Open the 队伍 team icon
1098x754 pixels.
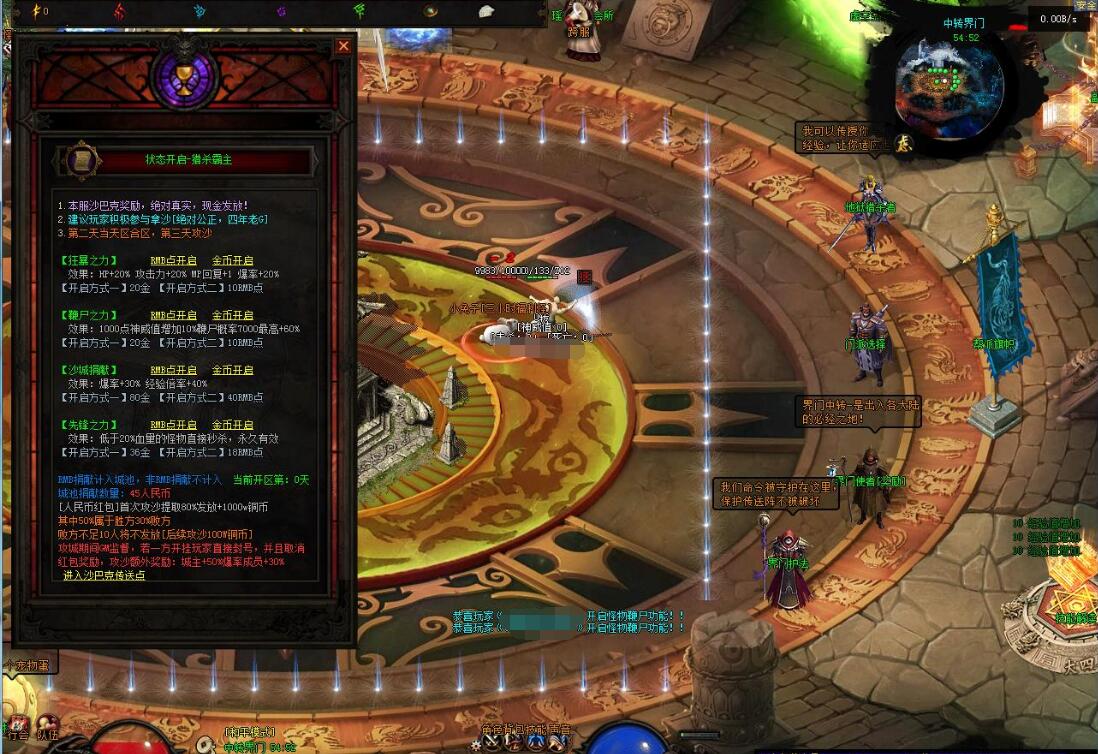tap(47, 728)
